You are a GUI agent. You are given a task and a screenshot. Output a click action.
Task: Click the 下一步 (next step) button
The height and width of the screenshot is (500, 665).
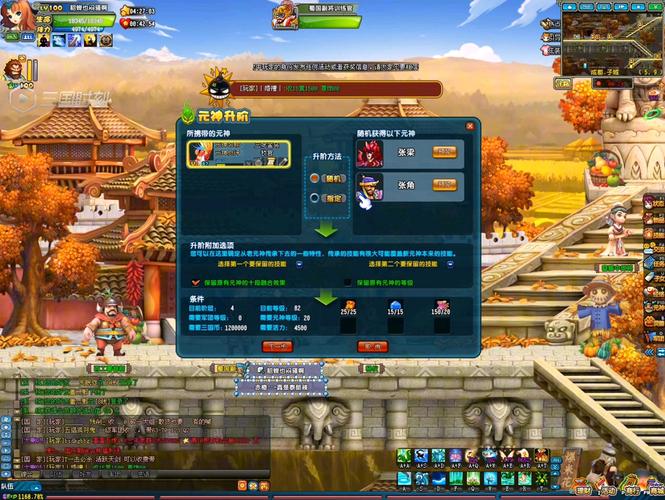pyautogui.click(x=276, y=345)
